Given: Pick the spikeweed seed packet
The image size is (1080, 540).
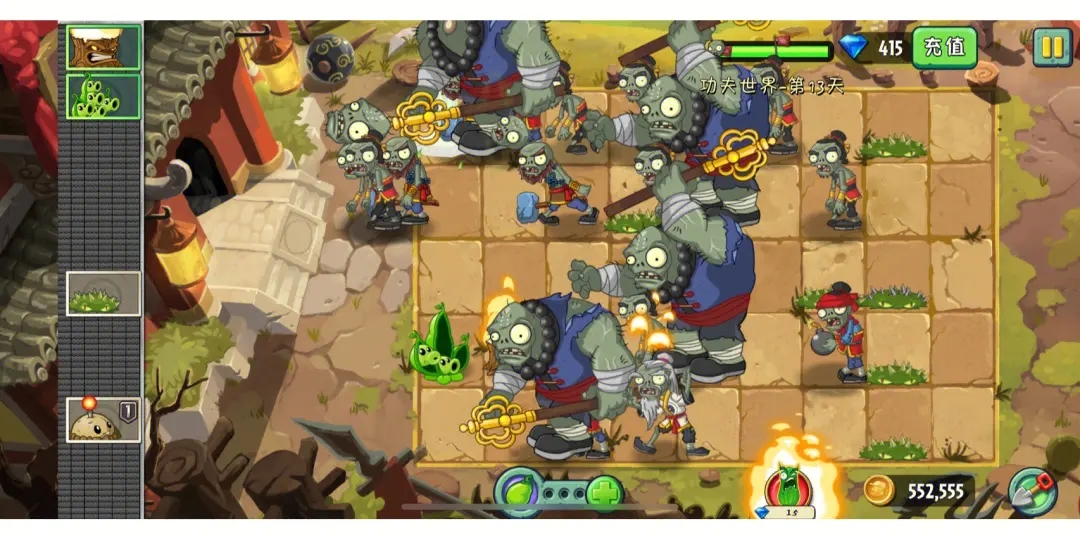Looking at the screenshot, I should 103,294.
